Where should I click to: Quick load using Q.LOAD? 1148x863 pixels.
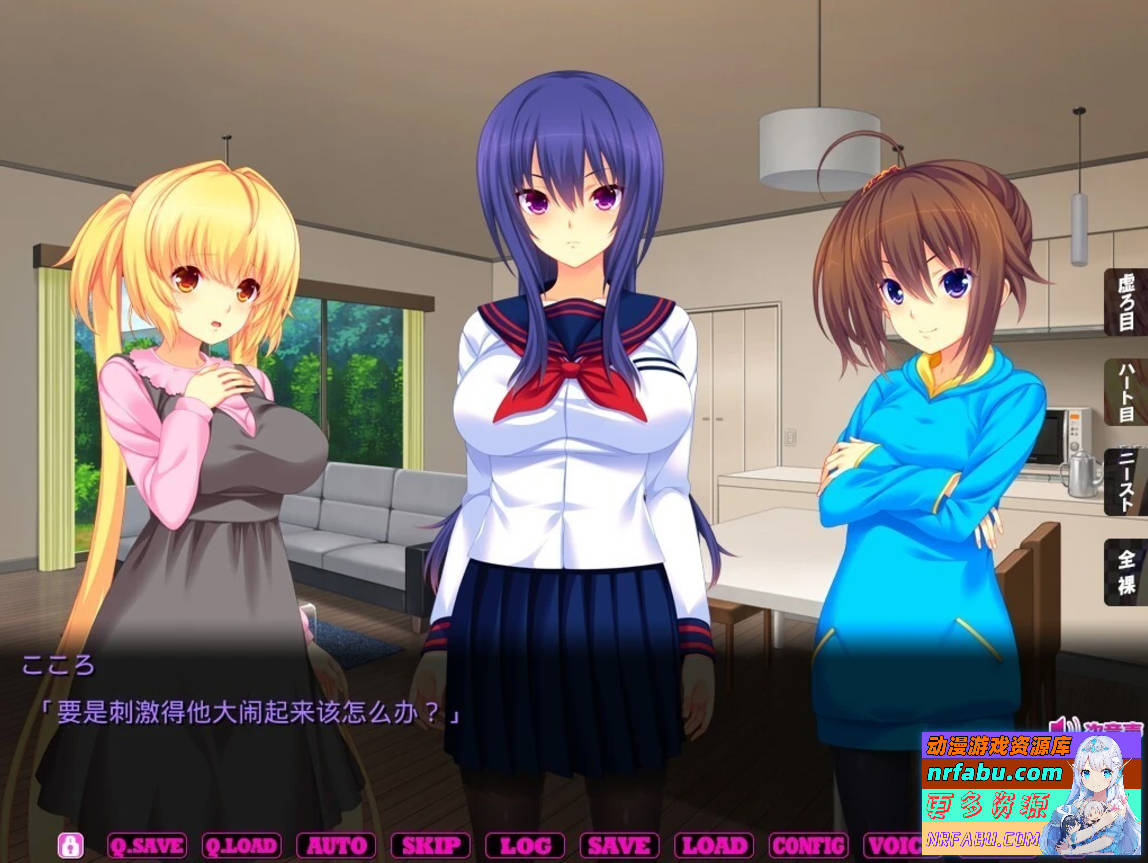(x=241, y=845)
